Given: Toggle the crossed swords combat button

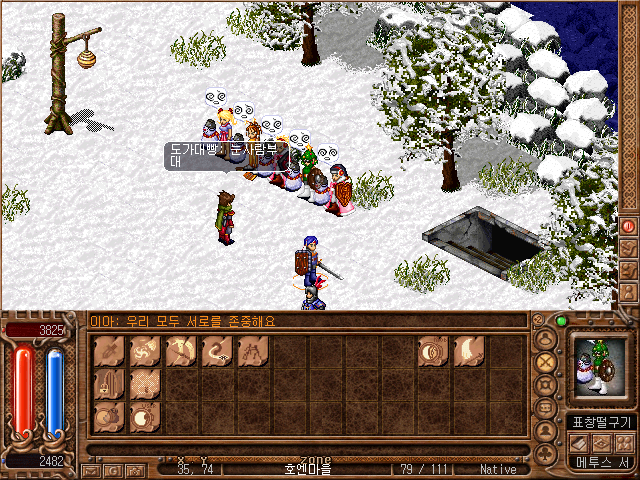Looking at the screenshot, I should pyautogui.click(x=546, y=361).
